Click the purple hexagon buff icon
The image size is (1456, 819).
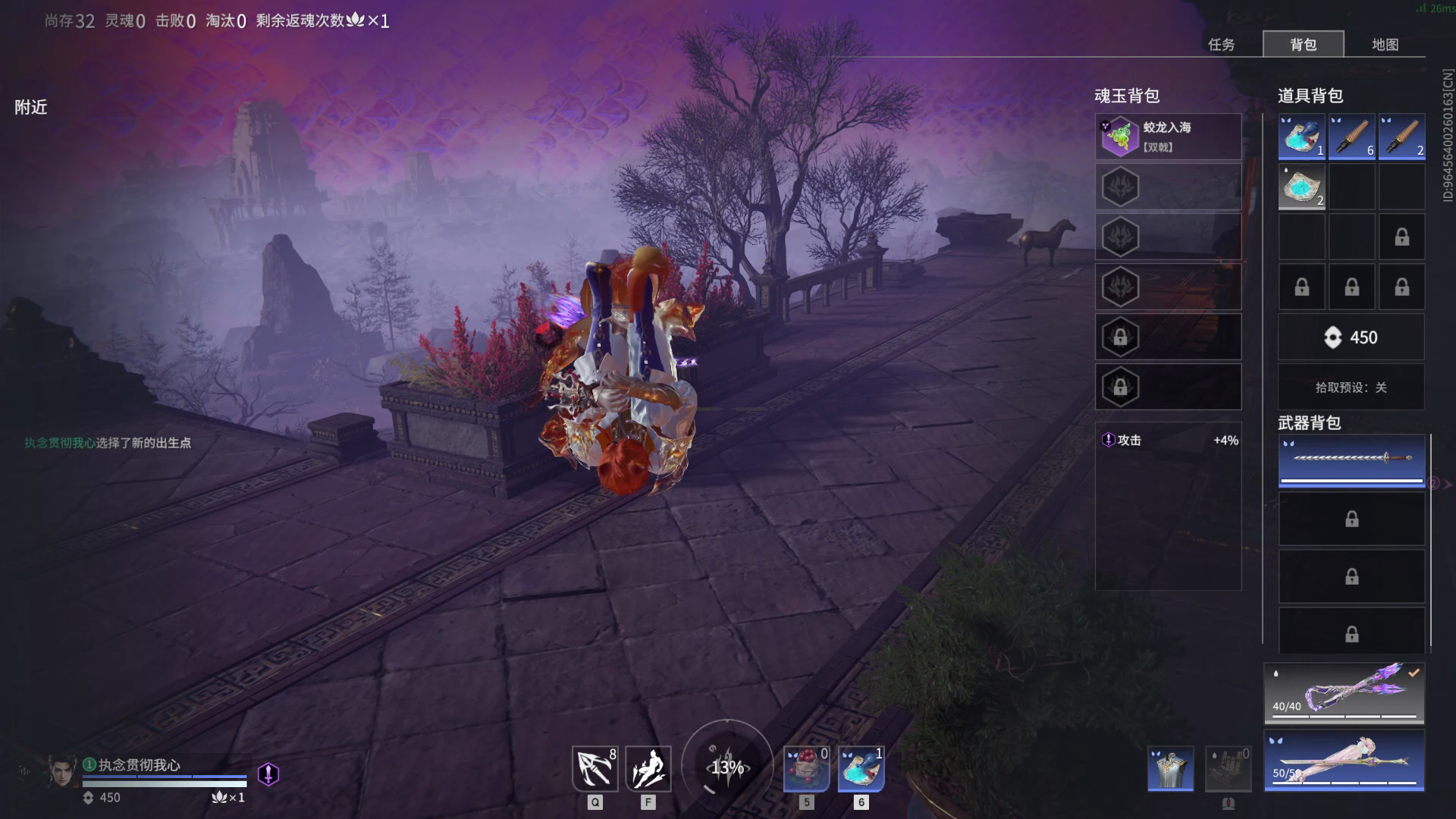tap(268, 774)
